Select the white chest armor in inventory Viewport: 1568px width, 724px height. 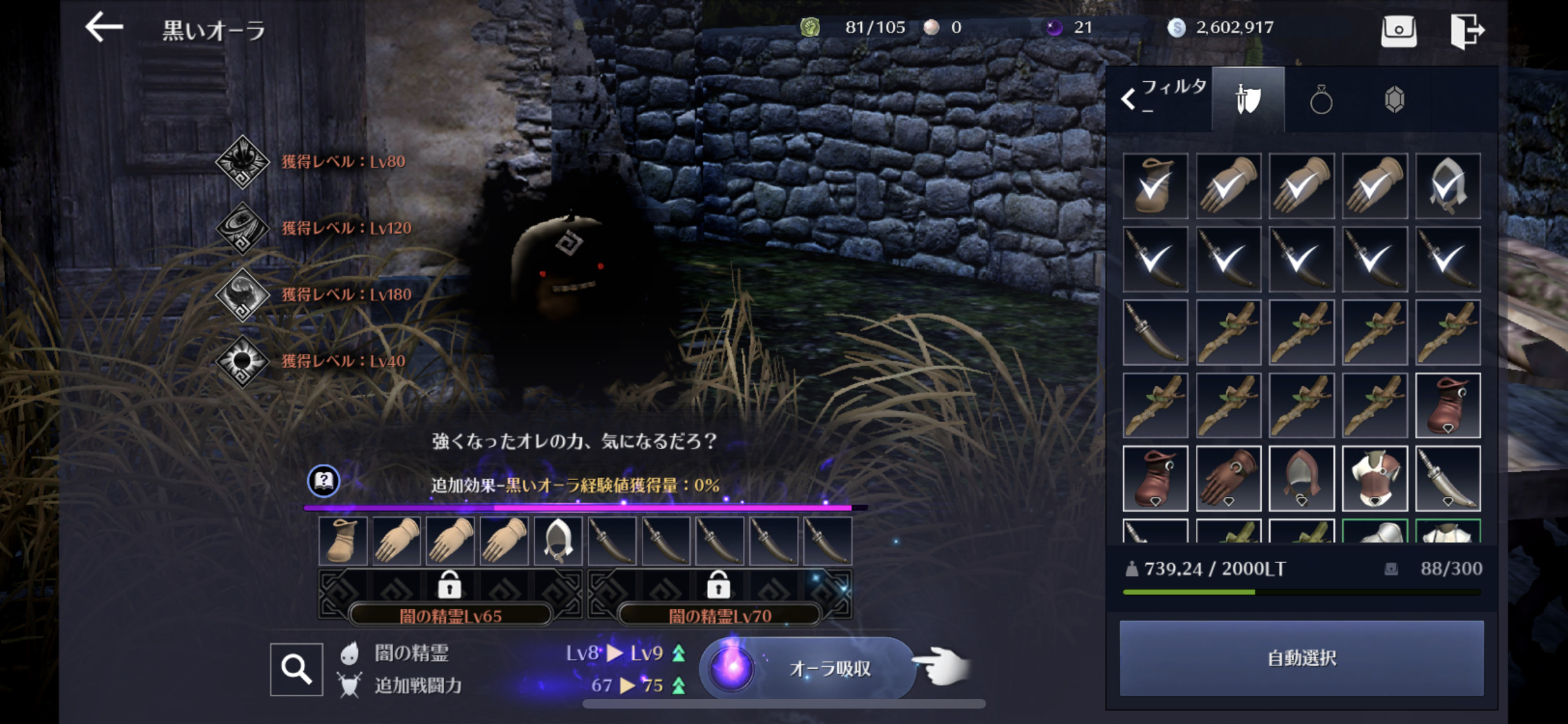[1374, 478]
